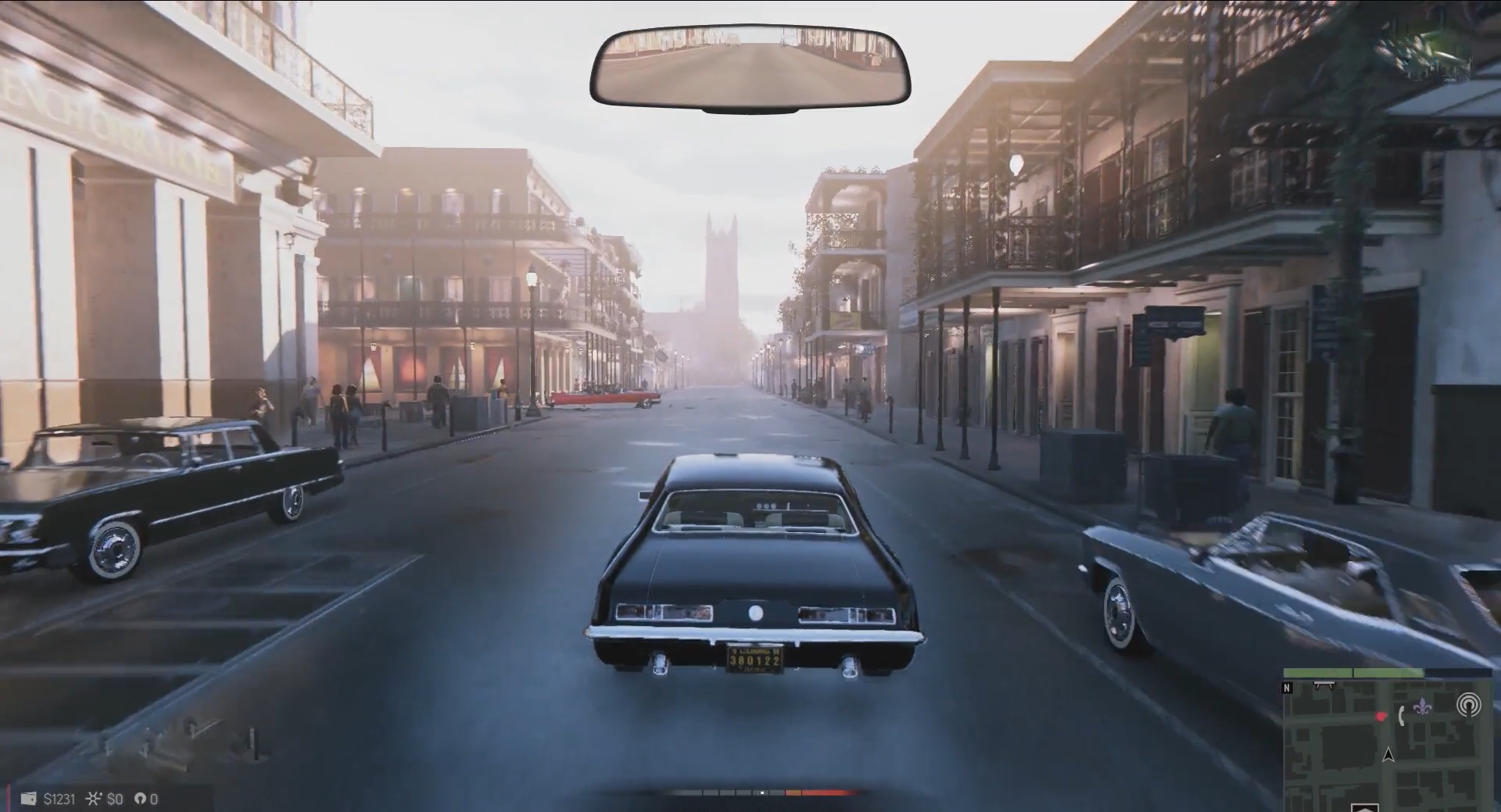Screen dimensions: 1501x812
Task: Select the radio antenna marker on the minimap
Action: [1468, 706]
